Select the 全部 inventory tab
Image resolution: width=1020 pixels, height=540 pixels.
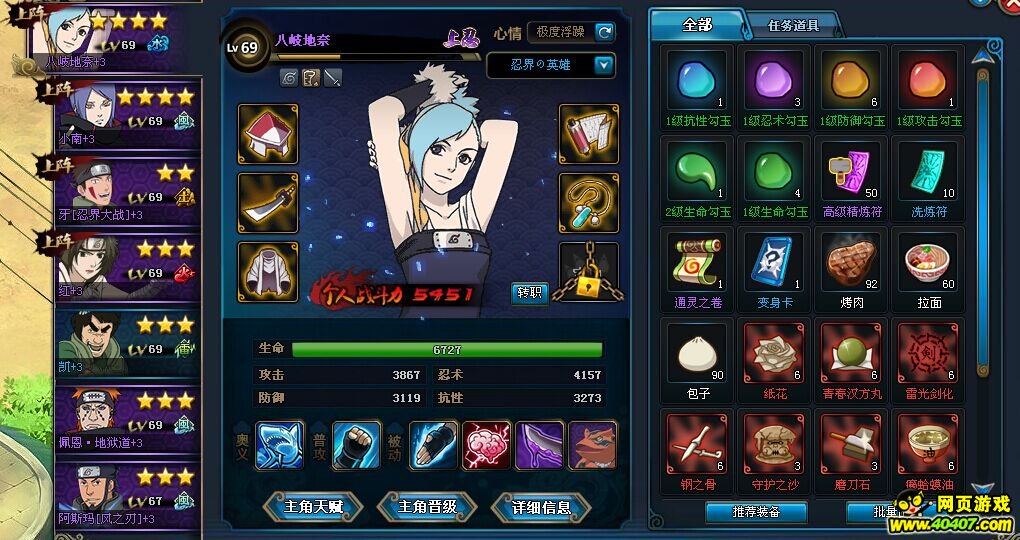coord(697,24)
